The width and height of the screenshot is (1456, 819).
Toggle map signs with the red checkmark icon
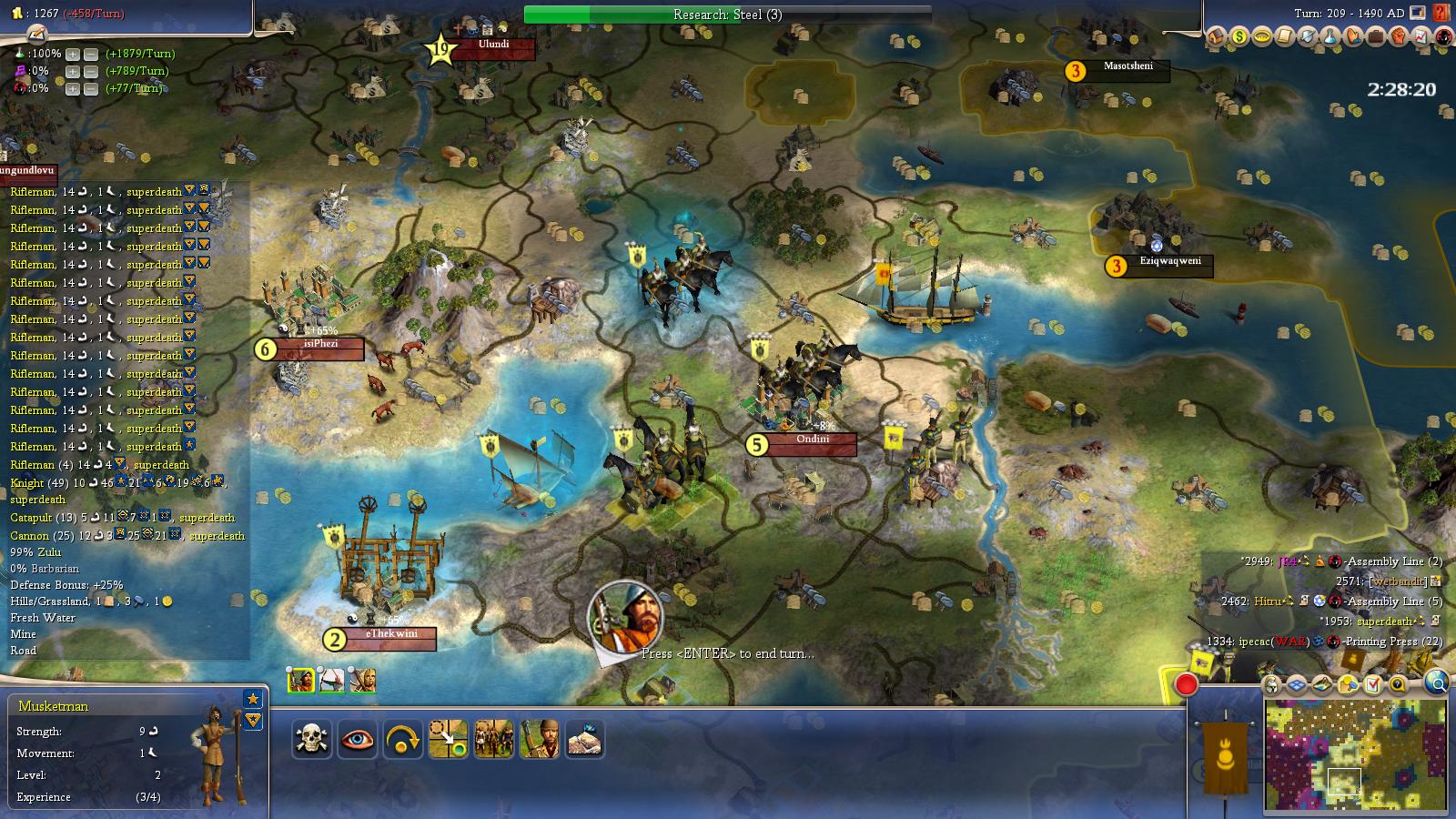[1372, 684]
